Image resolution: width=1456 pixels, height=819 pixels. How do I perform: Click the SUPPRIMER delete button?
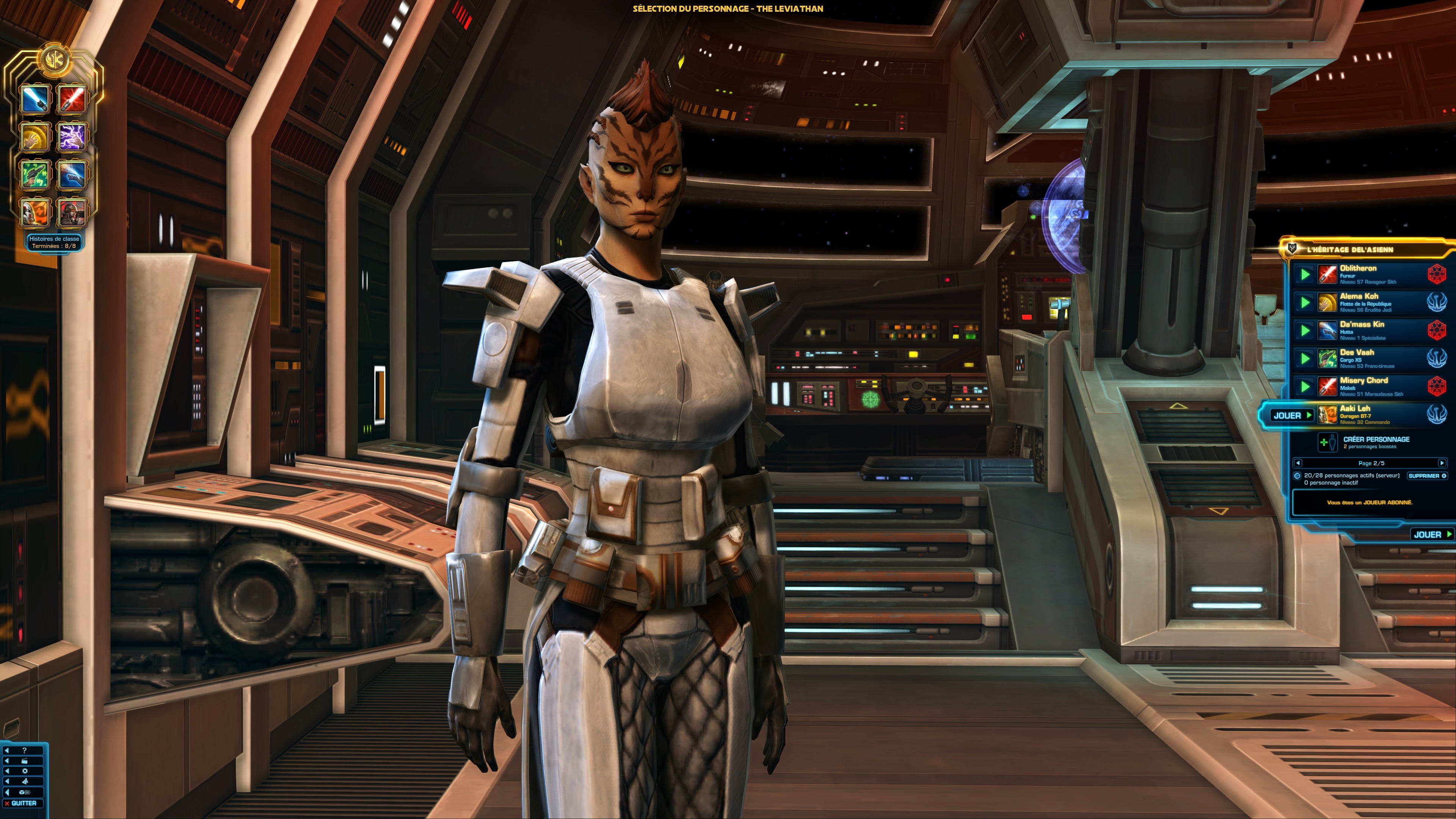[x=1427, y=477]
